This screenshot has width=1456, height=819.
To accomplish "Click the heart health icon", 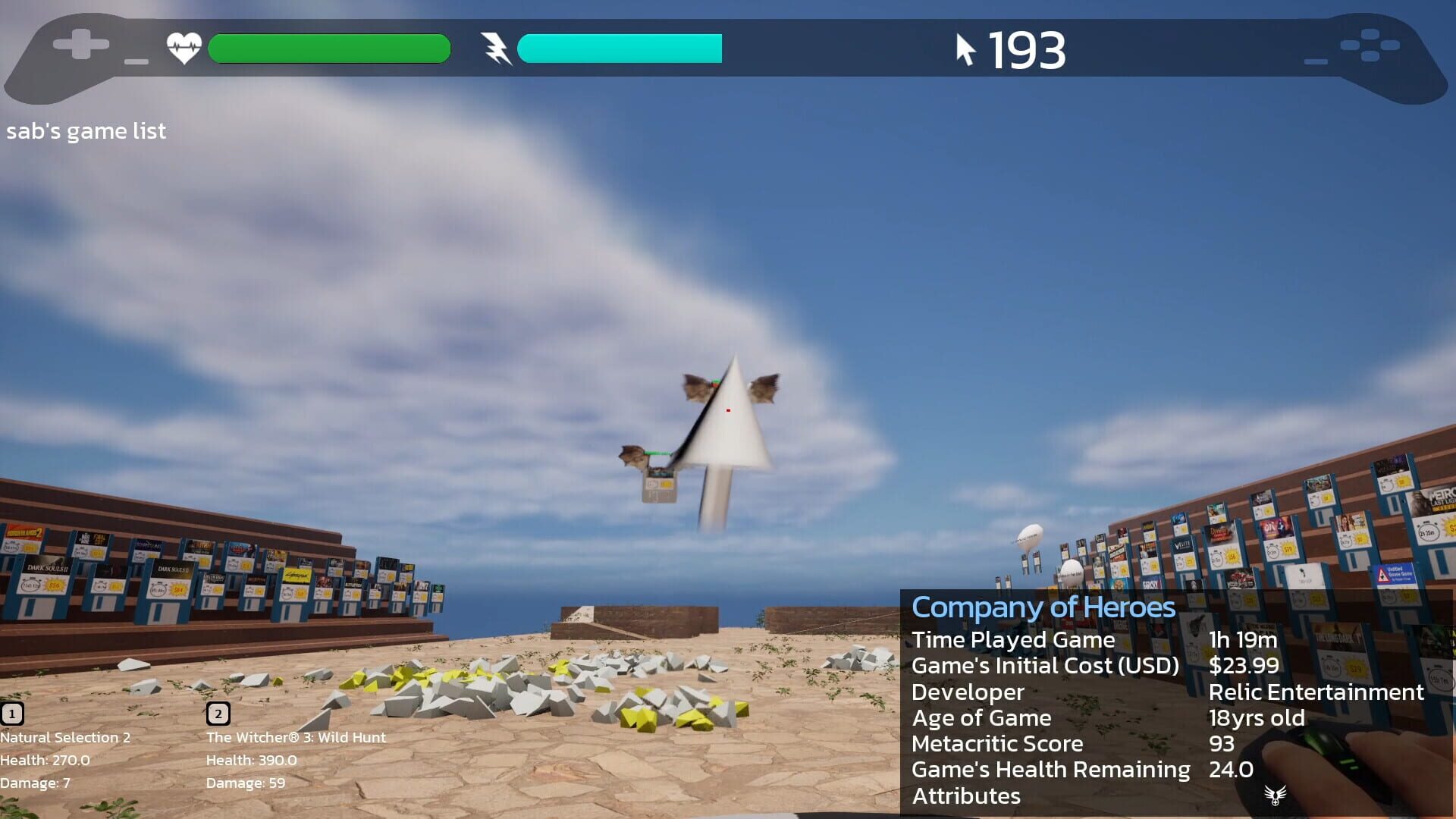I will pyautogui.click(x=183, y=47).
